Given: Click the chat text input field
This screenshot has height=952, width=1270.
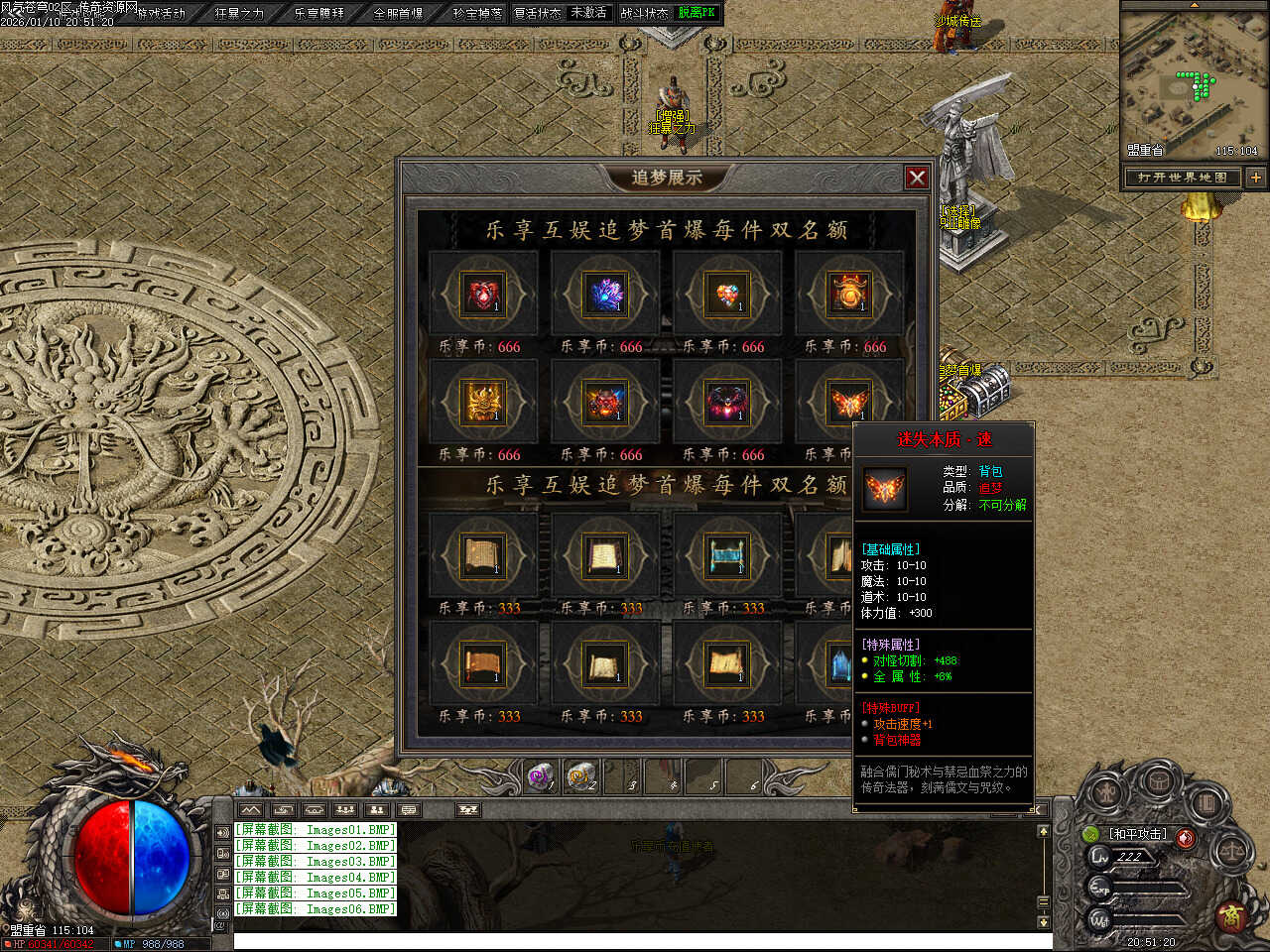Looking at the screenshot, I should pos(635,941).
